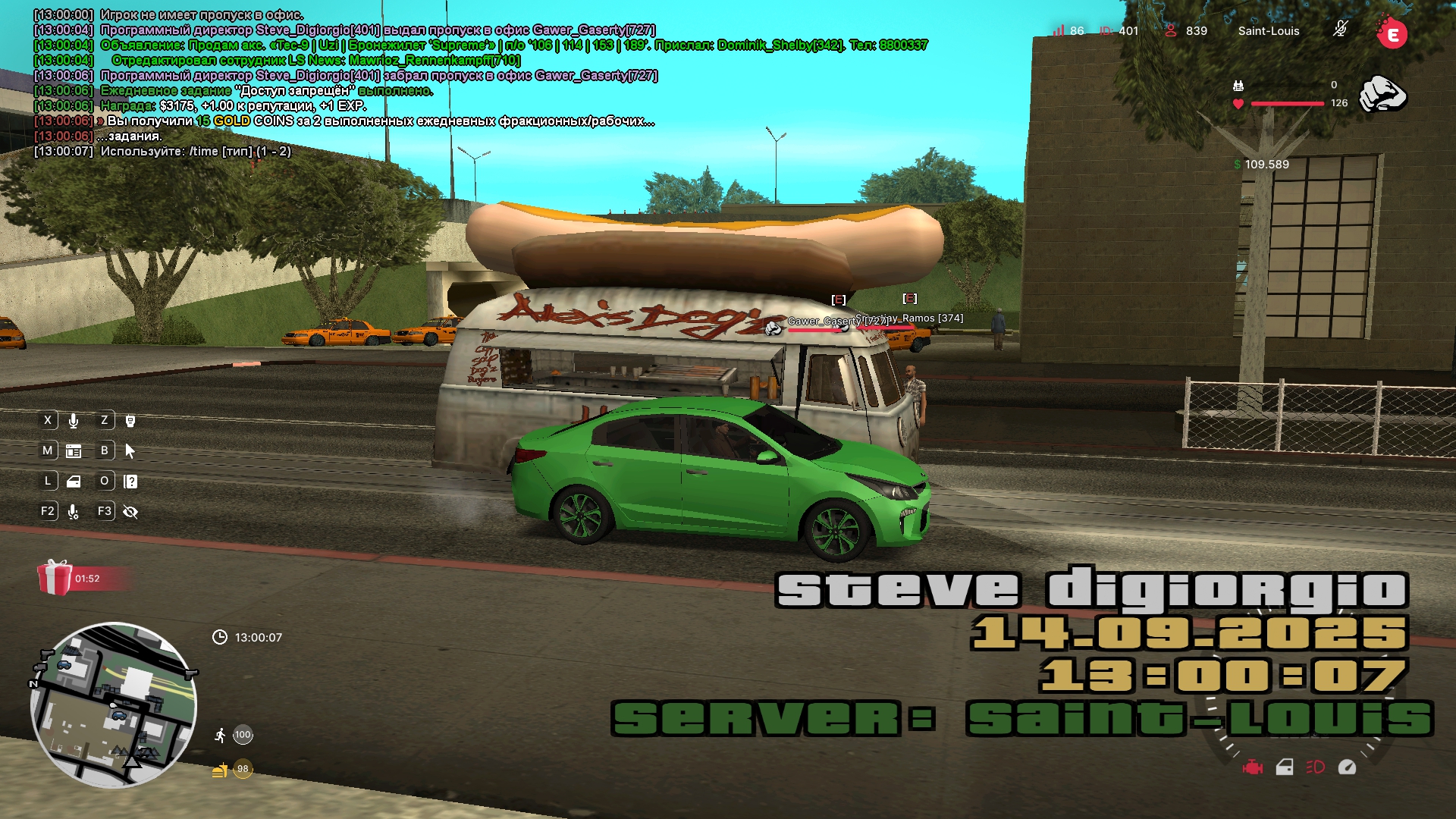Click the microphone voice chat icon
The height and width of the screenshot is (819, 1456).
click(x=74, y=421)
